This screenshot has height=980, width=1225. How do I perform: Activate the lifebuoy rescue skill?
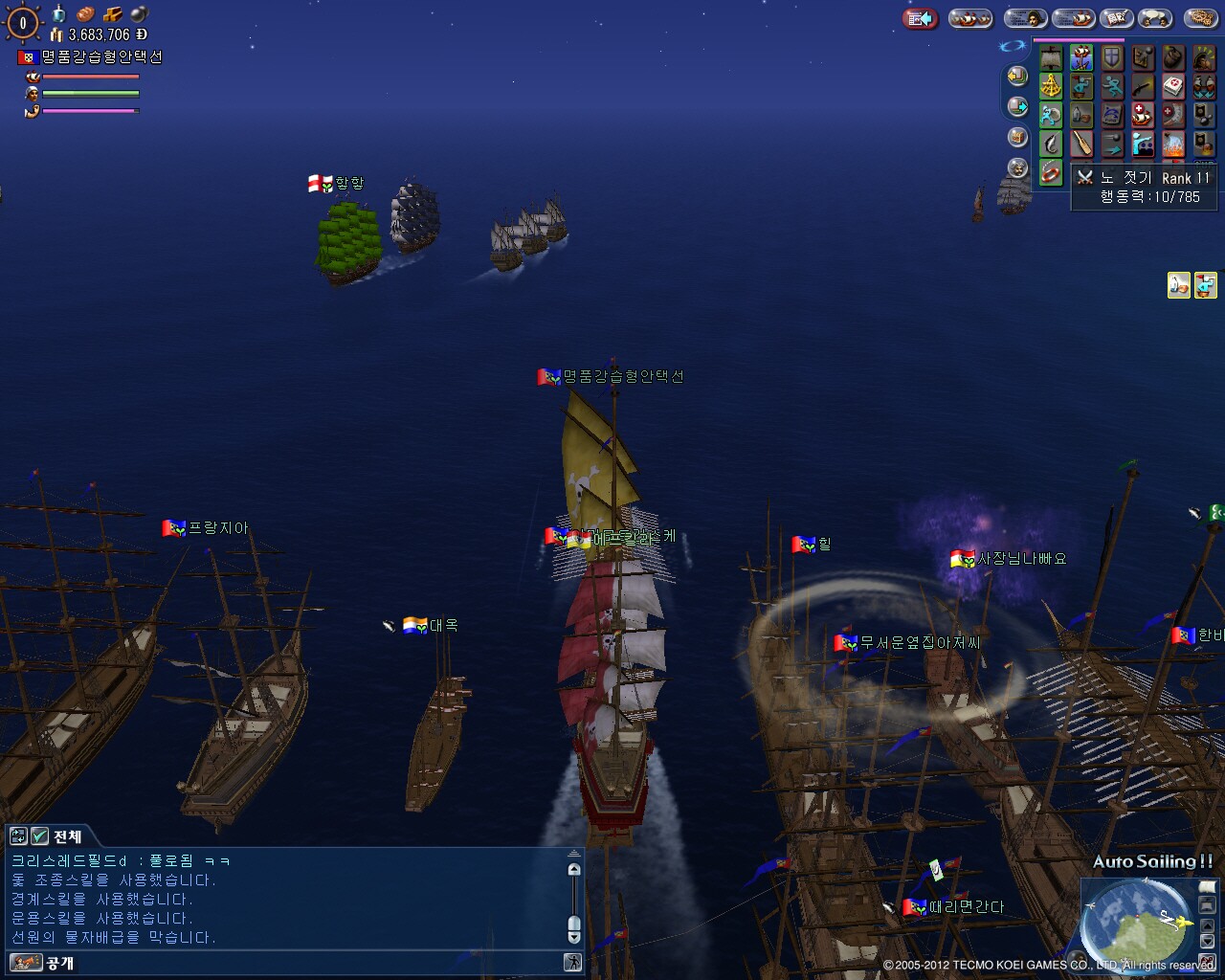point(1051,173)
